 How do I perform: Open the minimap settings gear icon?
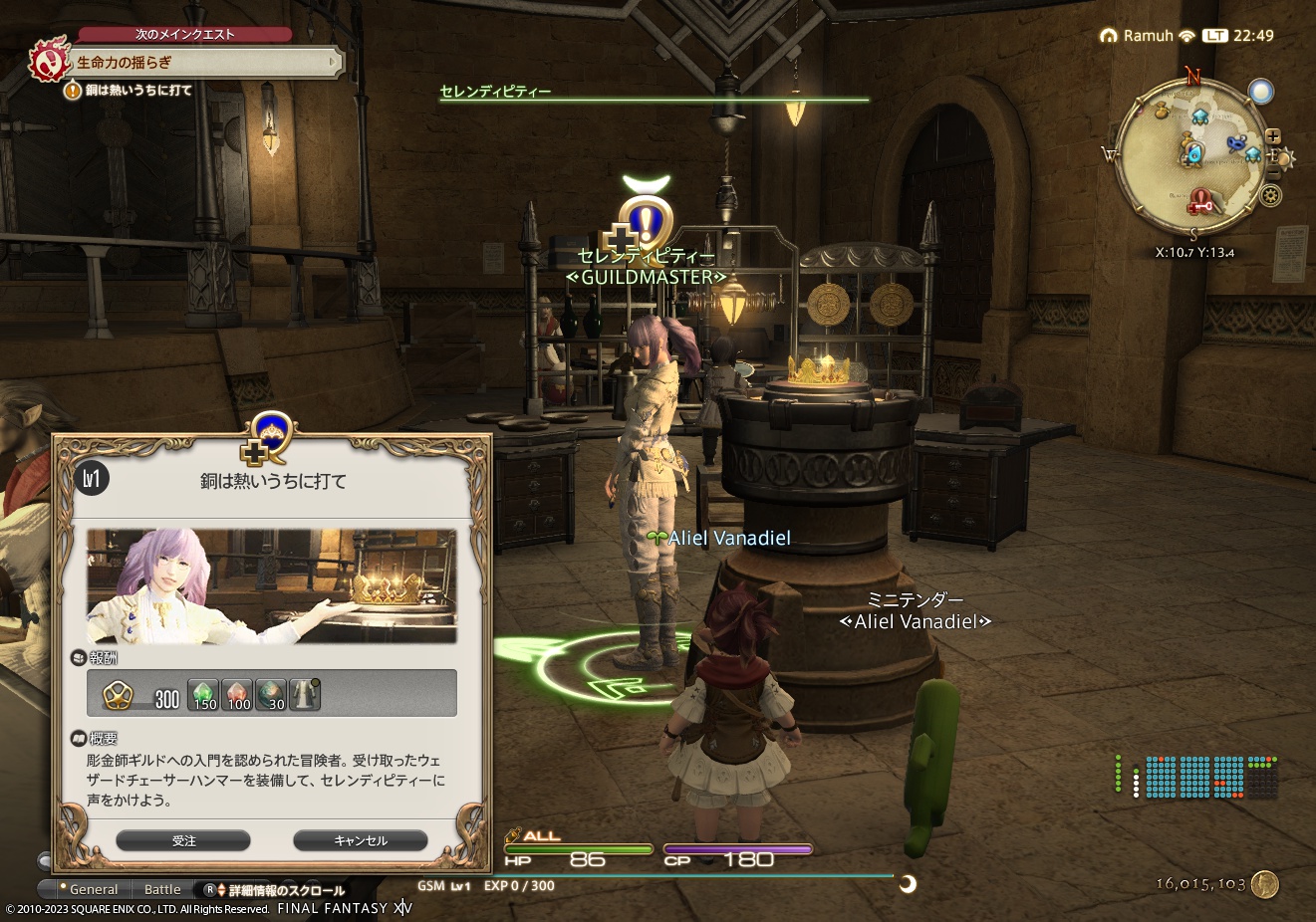[x=1270, y=195]
